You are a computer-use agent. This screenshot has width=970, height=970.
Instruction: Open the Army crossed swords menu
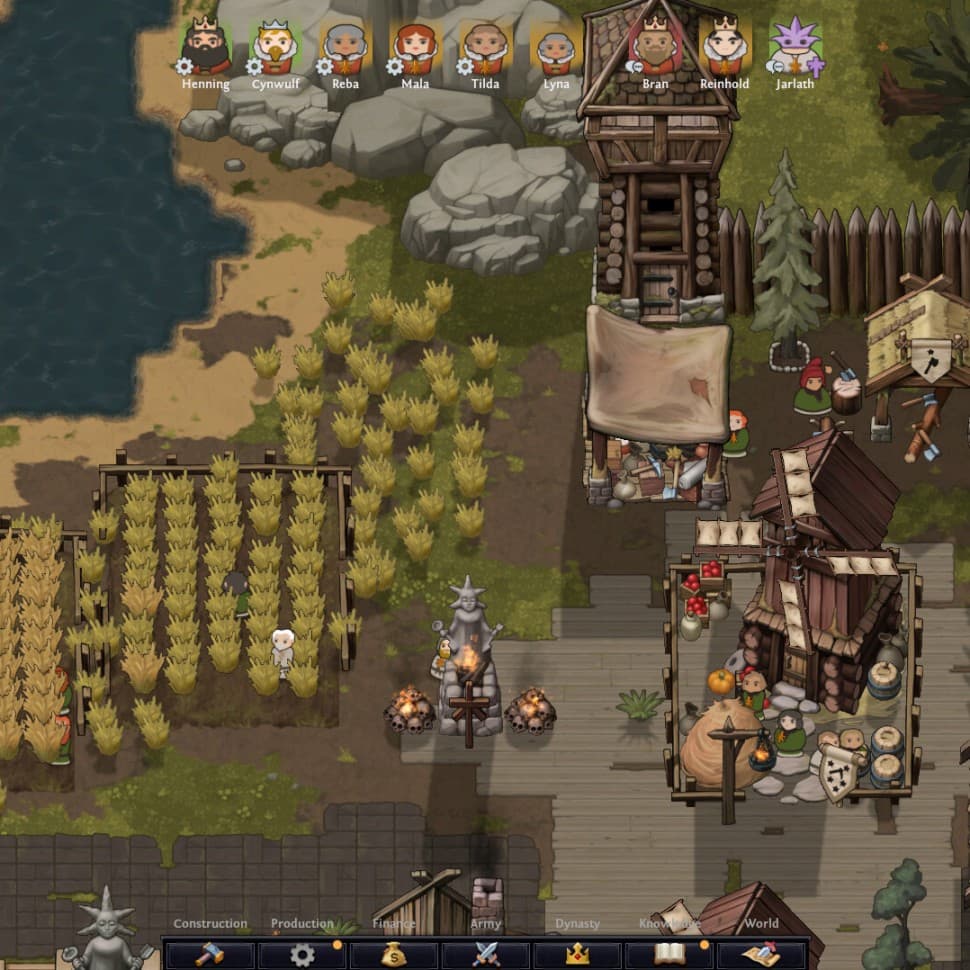pos(486,954)
